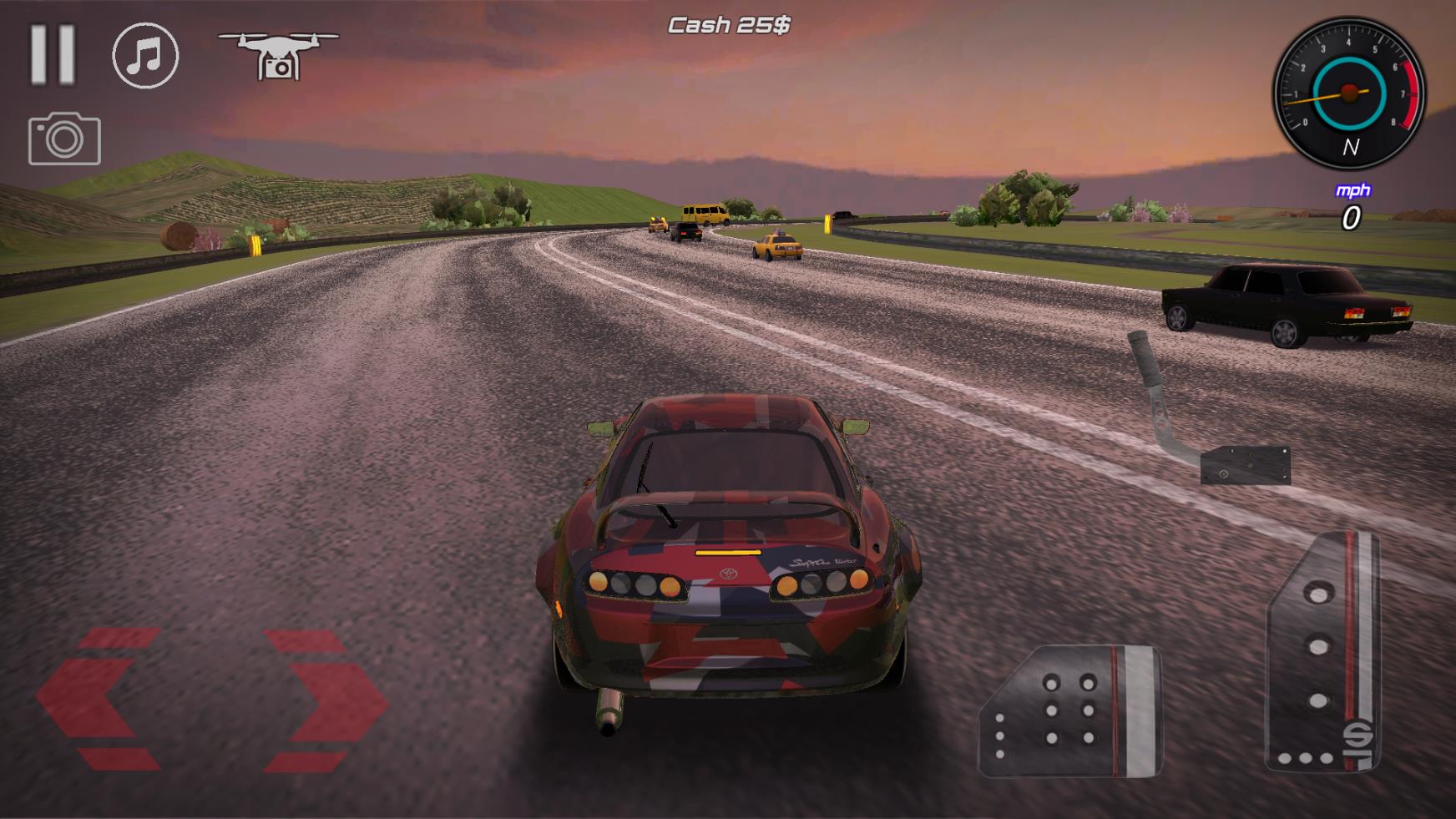1456x819 pixels.
Task: Pause the game
Action: pos(53,55)
